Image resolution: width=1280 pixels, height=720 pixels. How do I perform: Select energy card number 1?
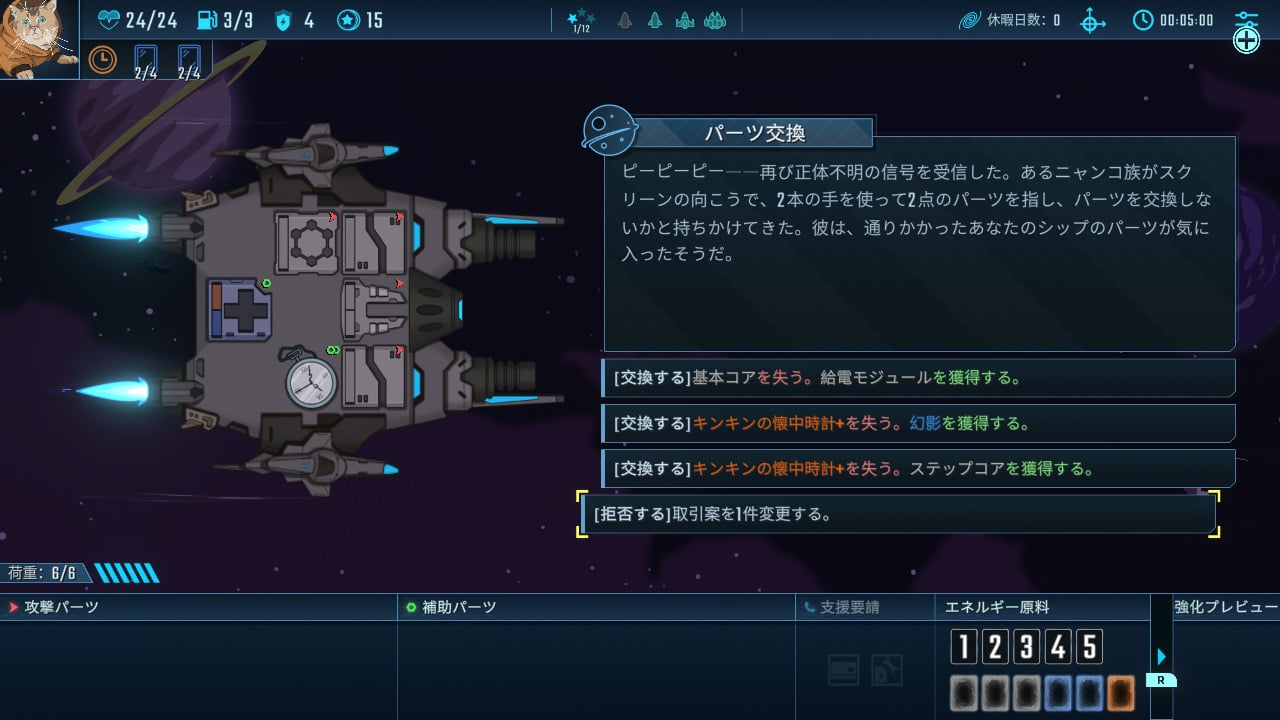(963, 647)
